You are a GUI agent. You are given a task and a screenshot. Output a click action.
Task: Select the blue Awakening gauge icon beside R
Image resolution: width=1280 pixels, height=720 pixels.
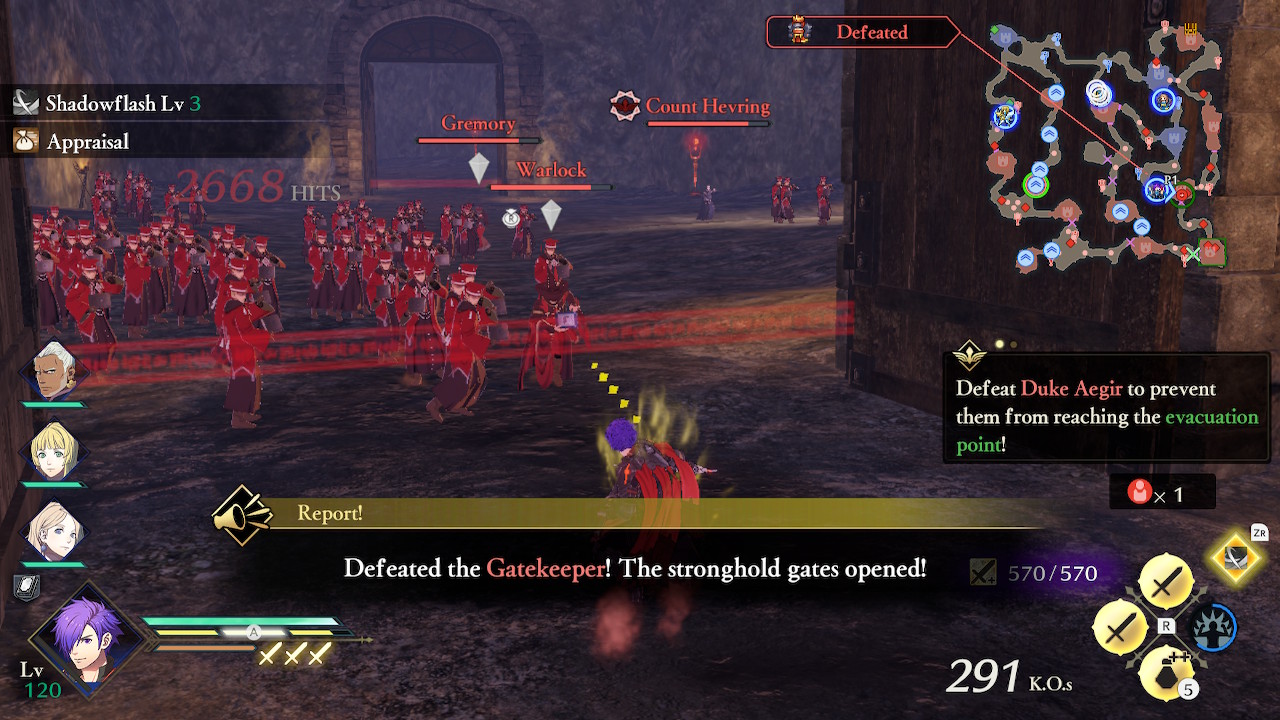(x=1212, y=628)
